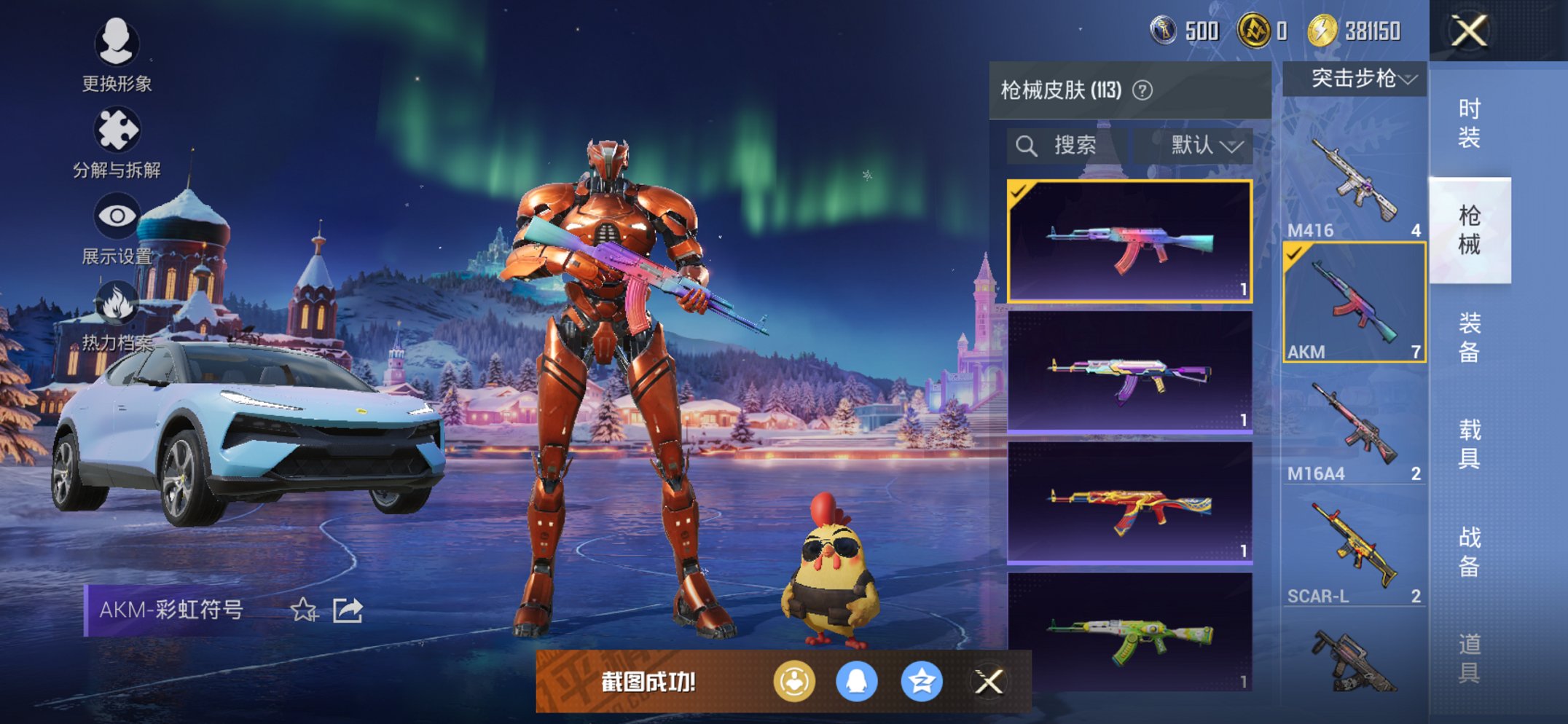The width and height of the screenshot is (1568, 724).
Task: Favorite the AKM-彩虹符号 skin with star
Action: [304, 610]
